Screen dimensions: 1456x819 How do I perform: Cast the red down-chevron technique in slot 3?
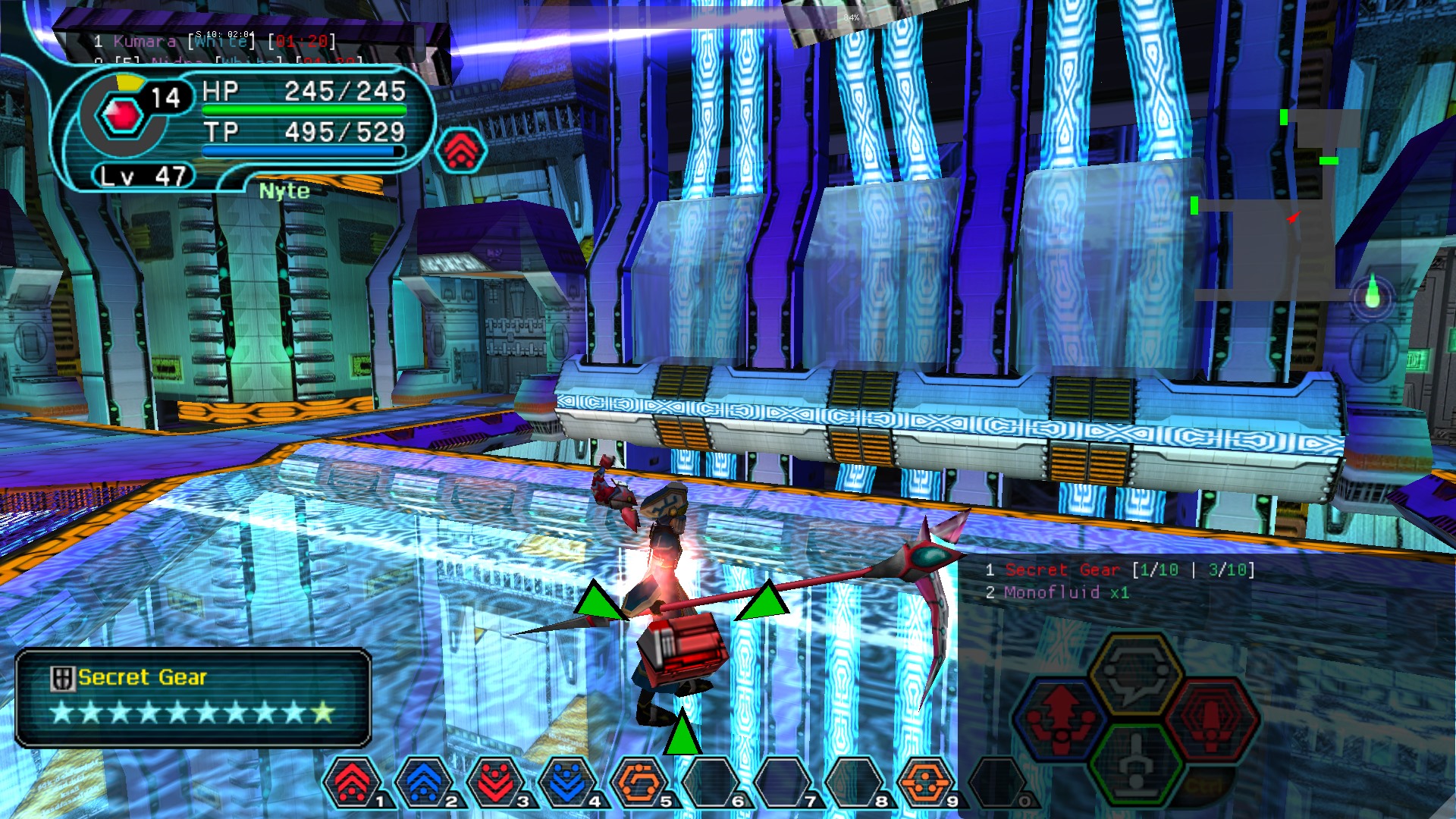click(x=496, y=782)
